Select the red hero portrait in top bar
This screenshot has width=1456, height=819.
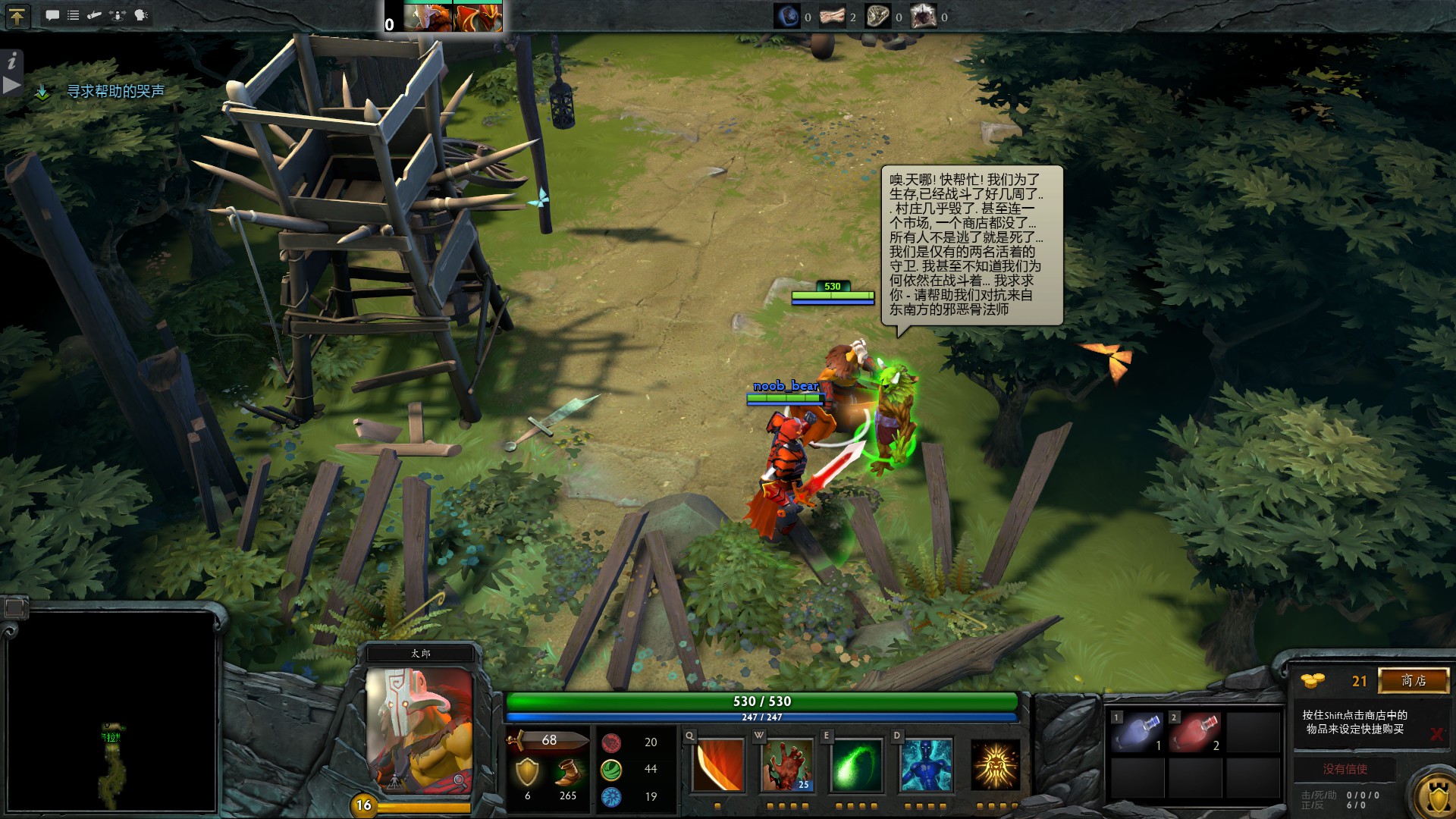[477, 17]
